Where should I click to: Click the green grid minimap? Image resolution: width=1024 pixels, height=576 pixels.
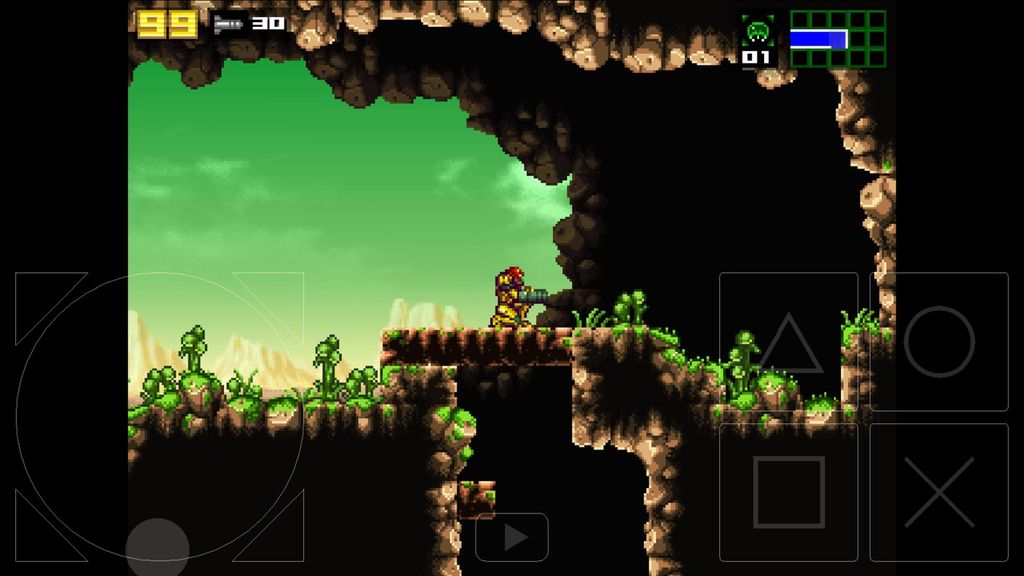pyautogui.click(x=838, y=39)
